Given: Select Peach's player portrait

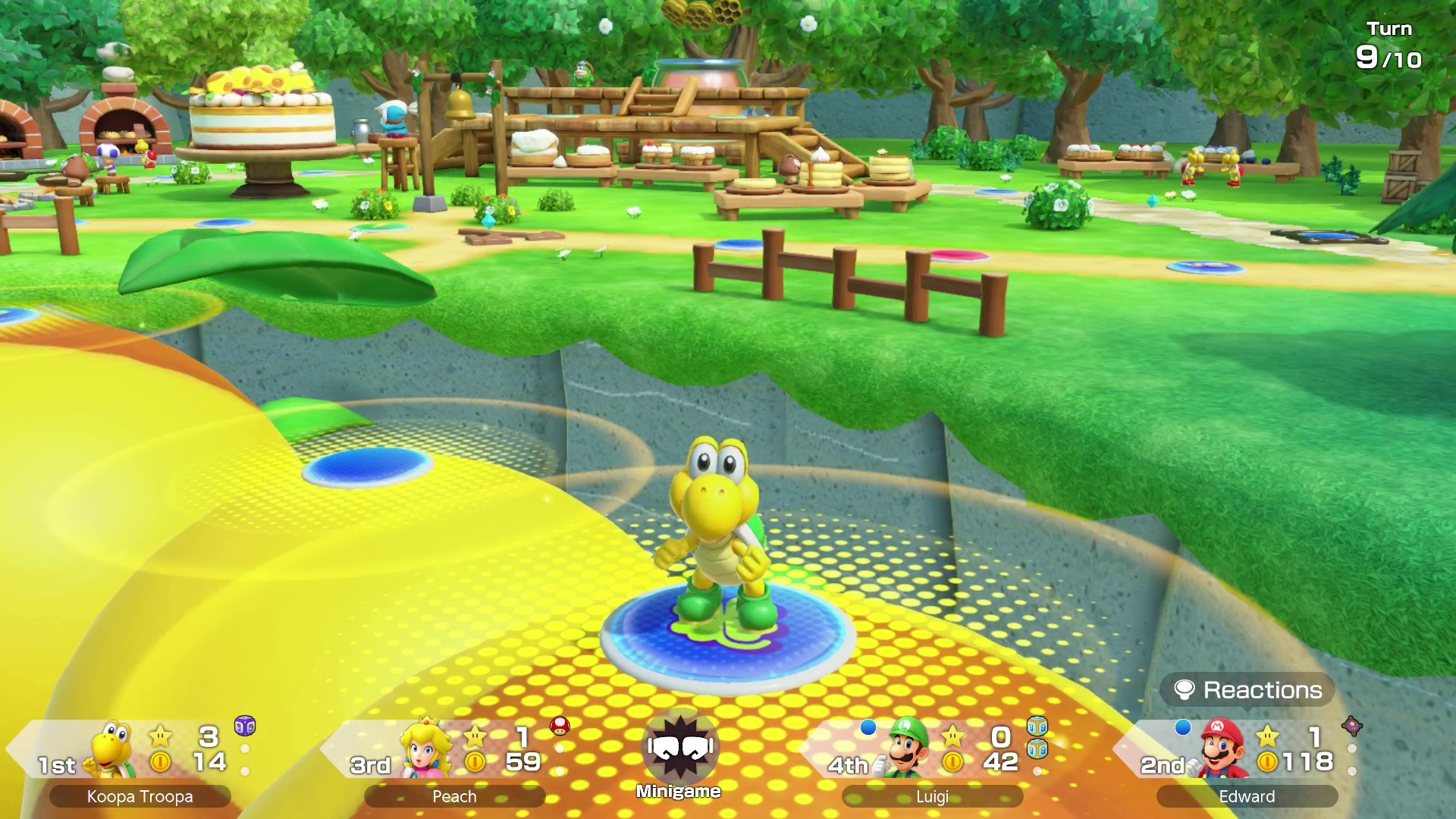Looking at the screenshot, I should click(x=426, y=748).
